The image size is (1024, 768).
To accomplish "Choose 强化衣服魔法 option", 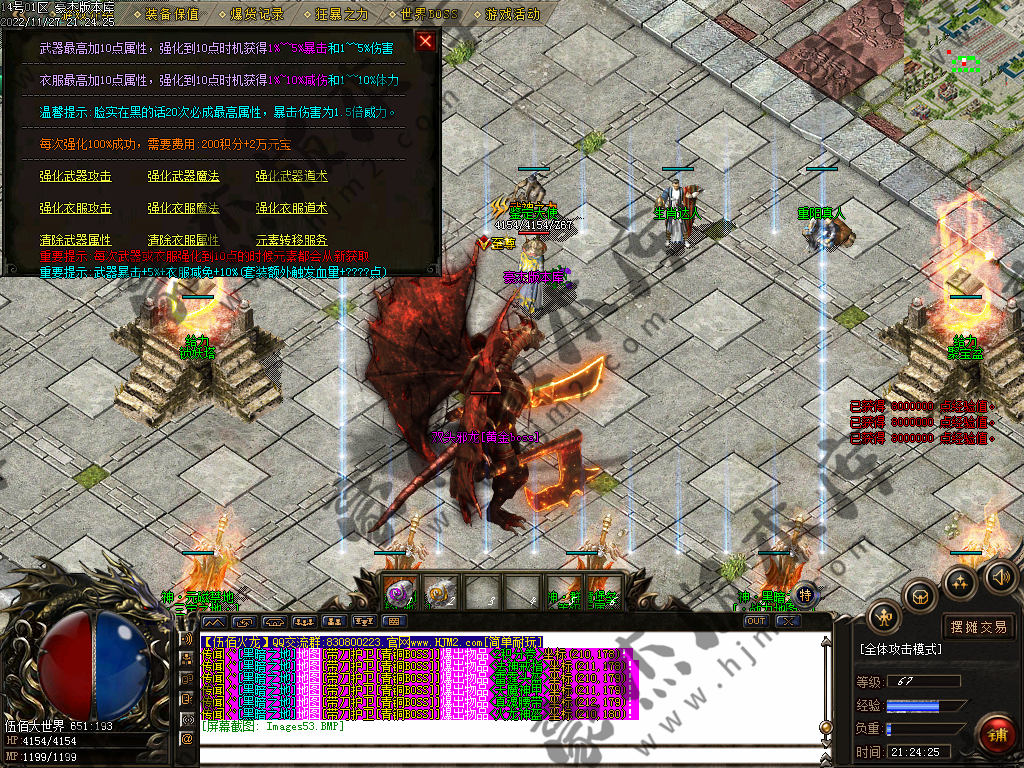I will [x=184, y=208].
